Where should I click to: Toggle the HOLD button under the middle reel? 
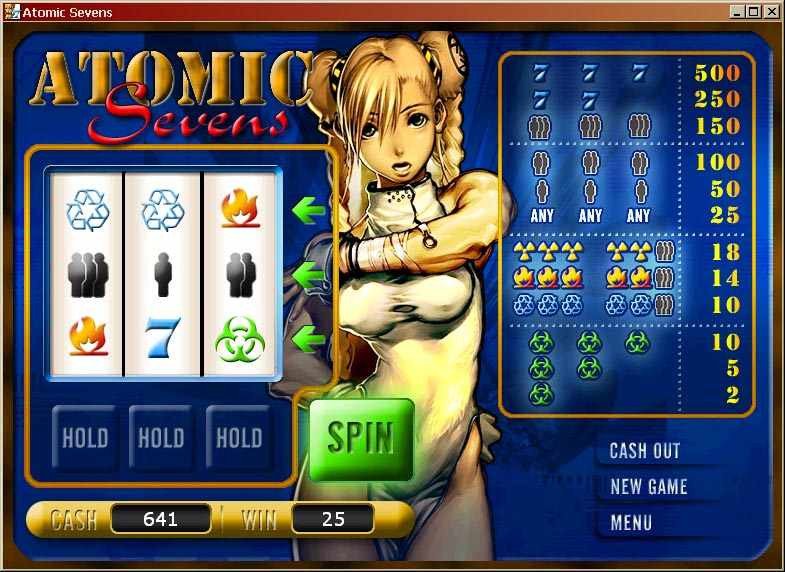(x=161, y=438)
